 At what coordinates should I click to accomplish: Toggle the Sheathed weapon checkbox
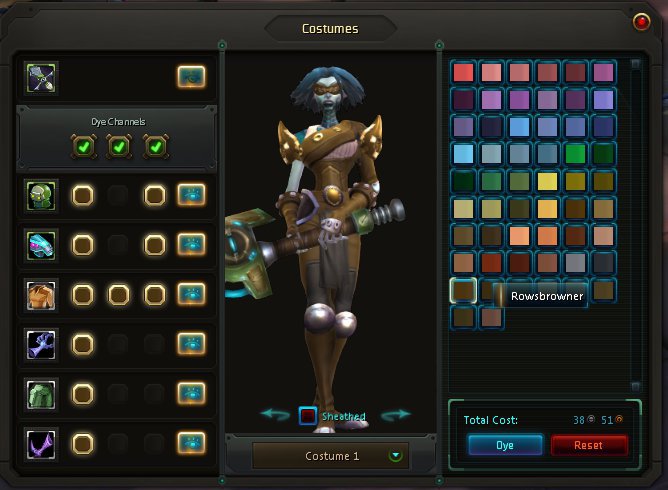[x=309, y=416]
